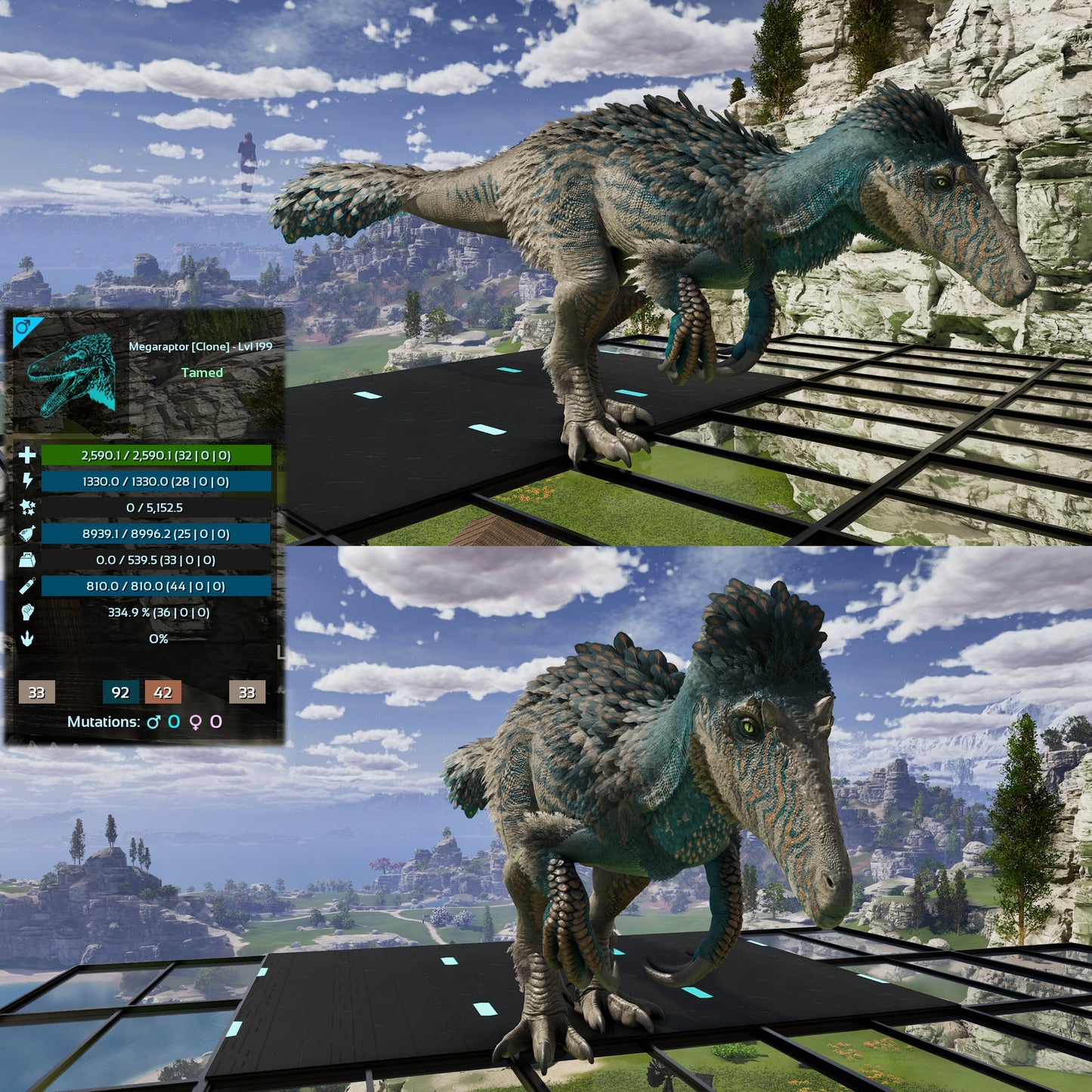The width and height of the screenshot is (1092, 1092).
Task: Select the teal color region swatch 92
Action: [120, 692]
